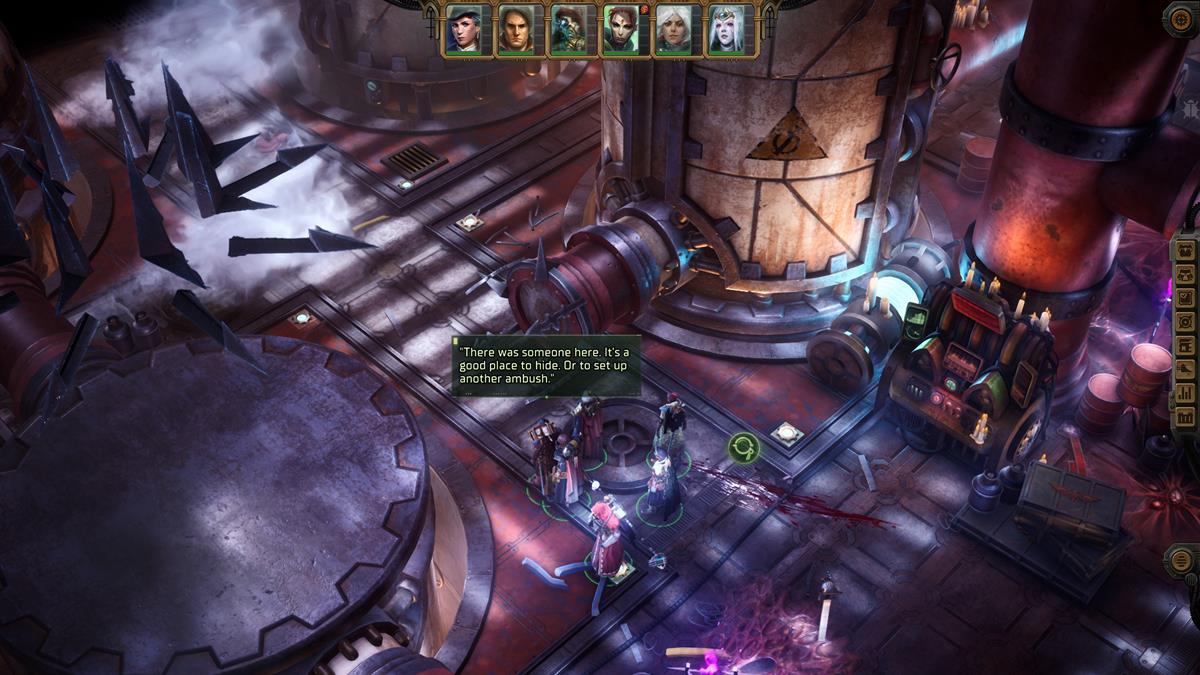Select the red-haired character portrait
Image resolution: width=1200 pixels, height=675 pixels.
[623, 30]
